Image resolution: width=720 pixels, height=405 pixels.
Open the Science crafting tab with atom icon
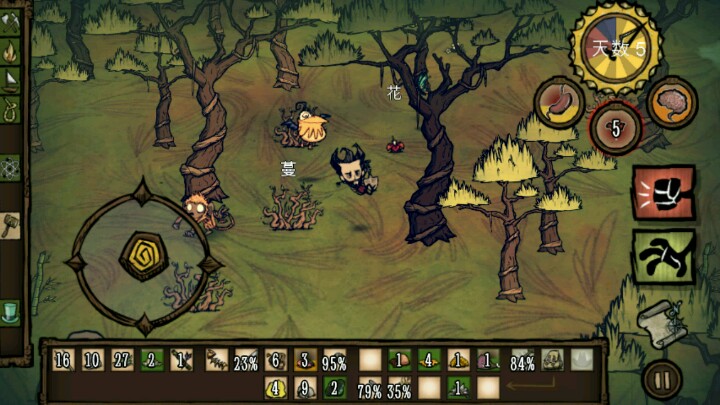[x=13, y=167]
